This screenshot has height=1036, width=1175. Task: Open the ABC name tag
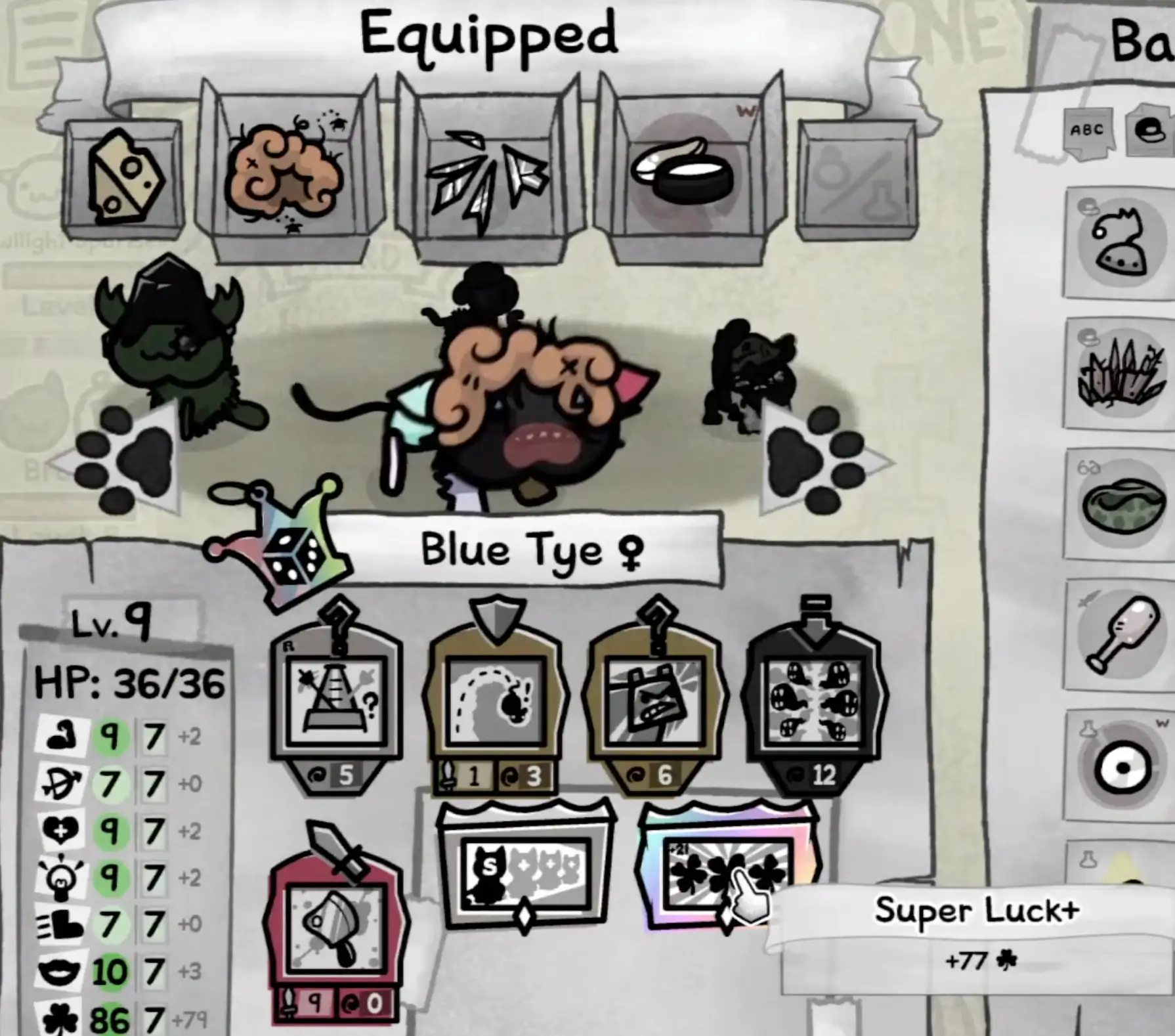pos(1086,130)
